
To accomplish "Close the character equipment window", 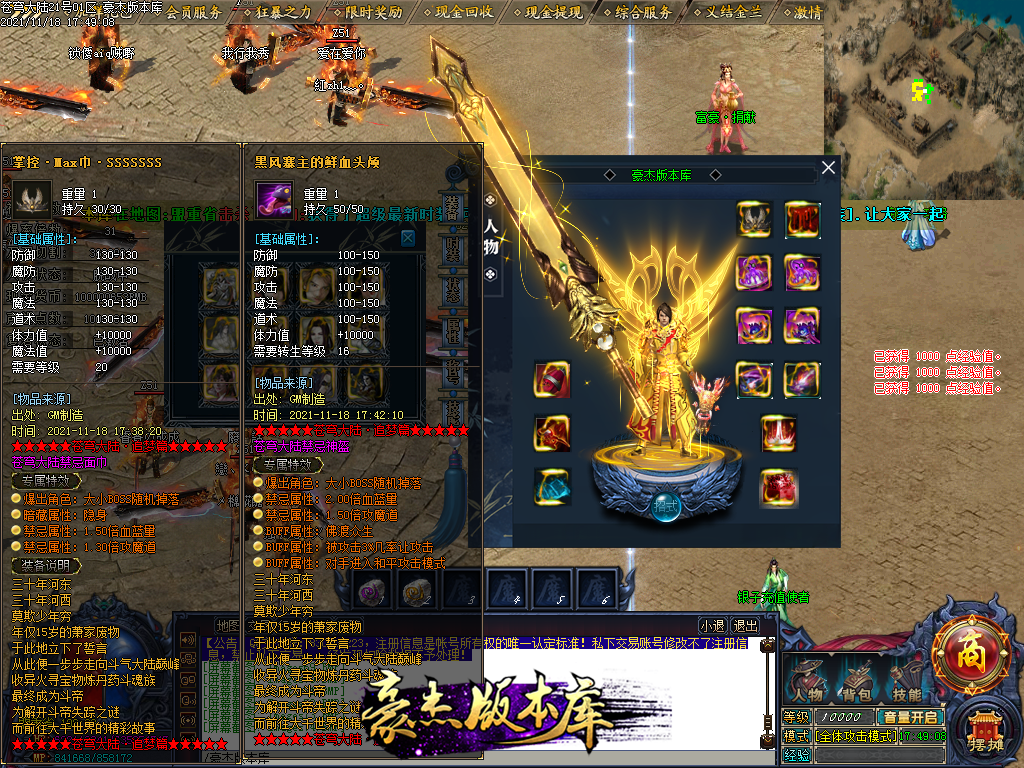I will tap(828, 169).
